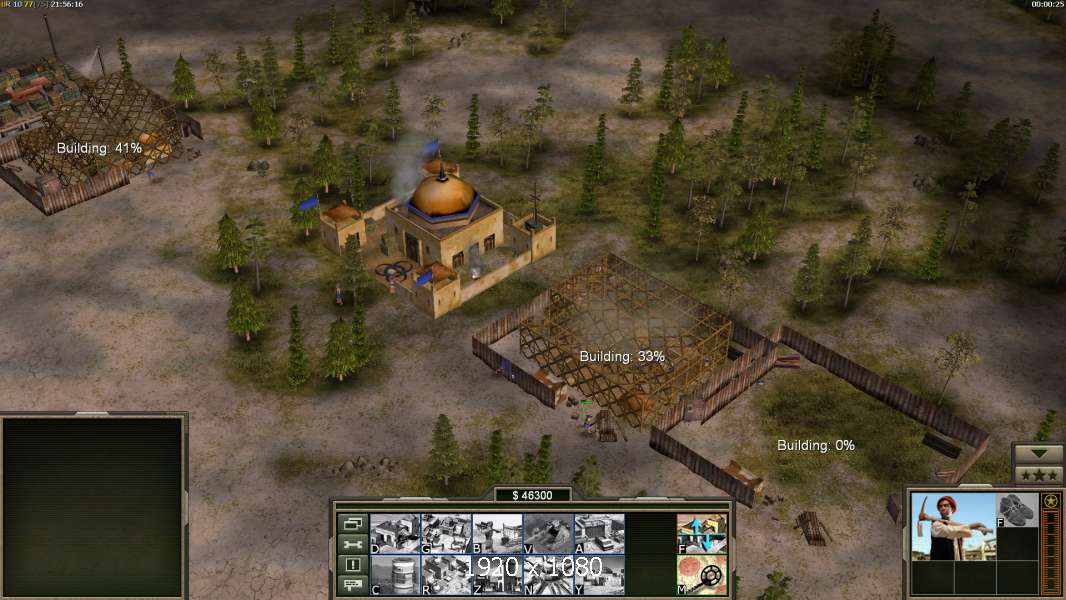This screenshot has width=1066, height=600.
Task: Click the worker shoes upgrade icon
Action: [1018, 509]
